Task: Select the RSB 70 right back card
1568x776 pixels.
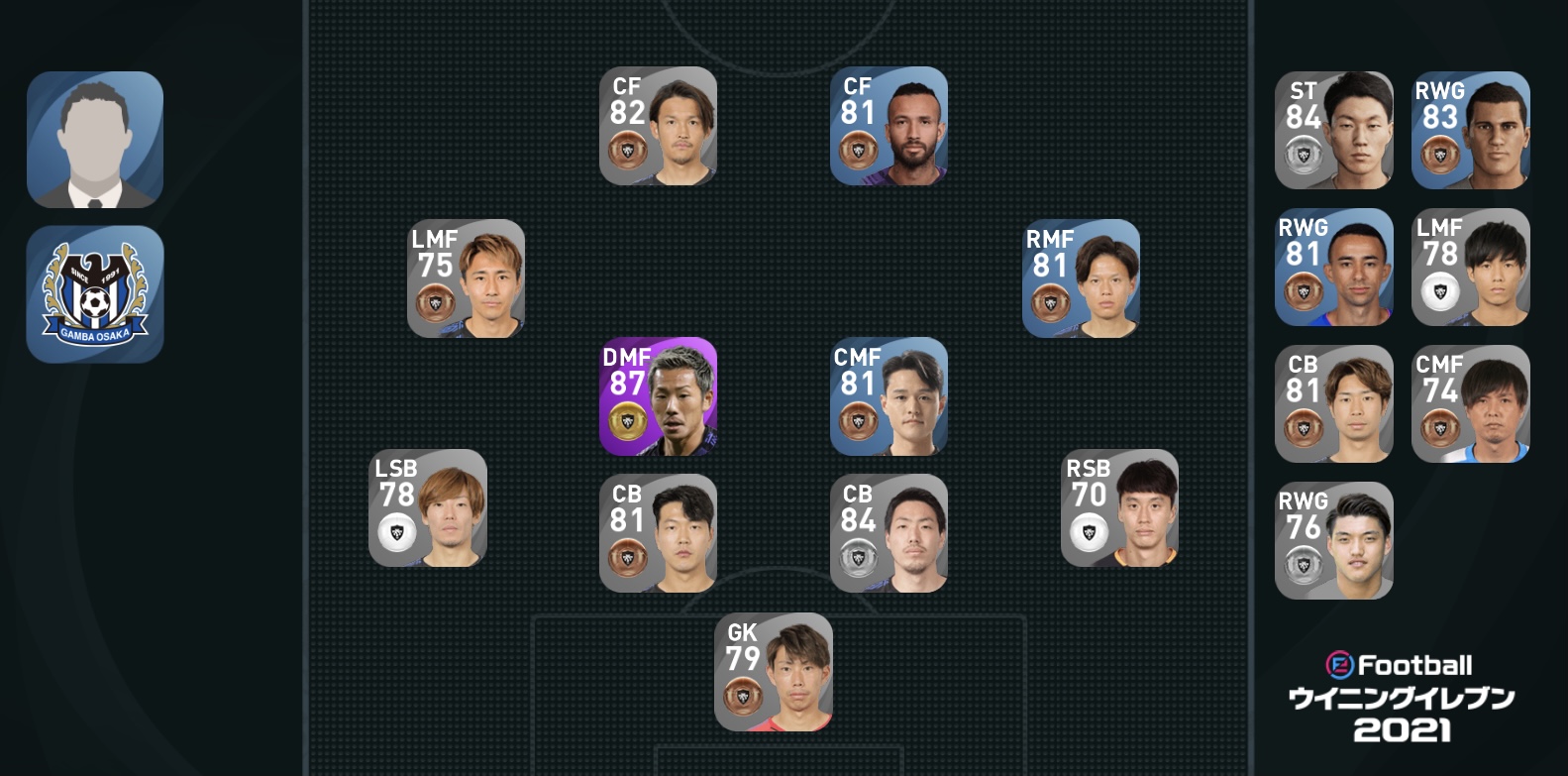Action: (1119, 507)
